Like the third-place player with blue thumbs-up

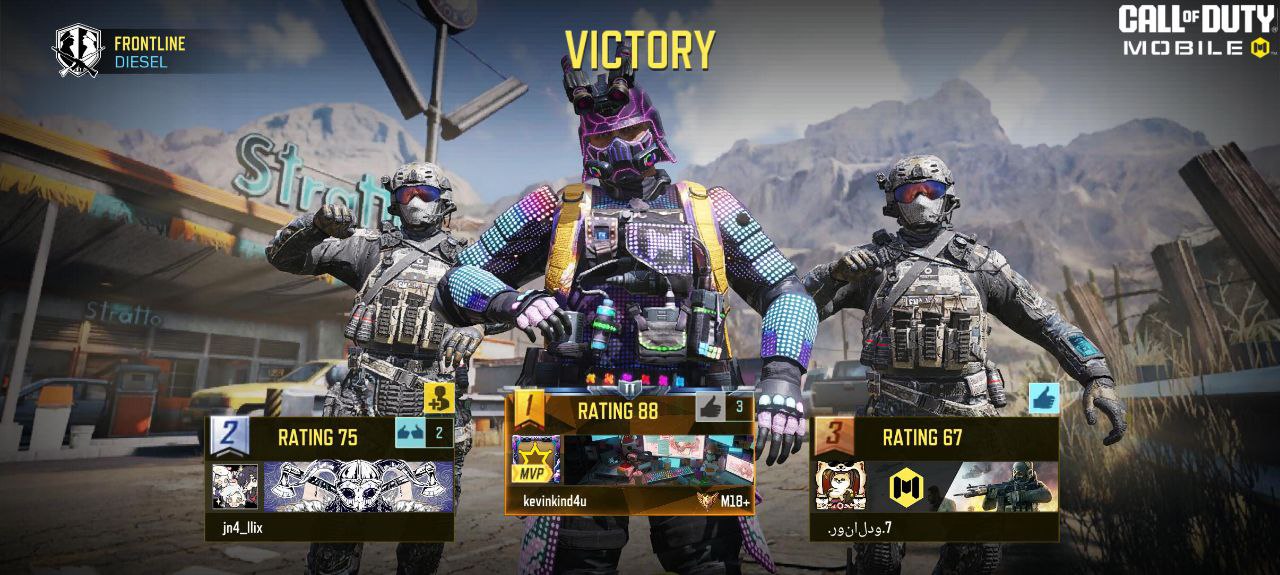[1044, 398]
